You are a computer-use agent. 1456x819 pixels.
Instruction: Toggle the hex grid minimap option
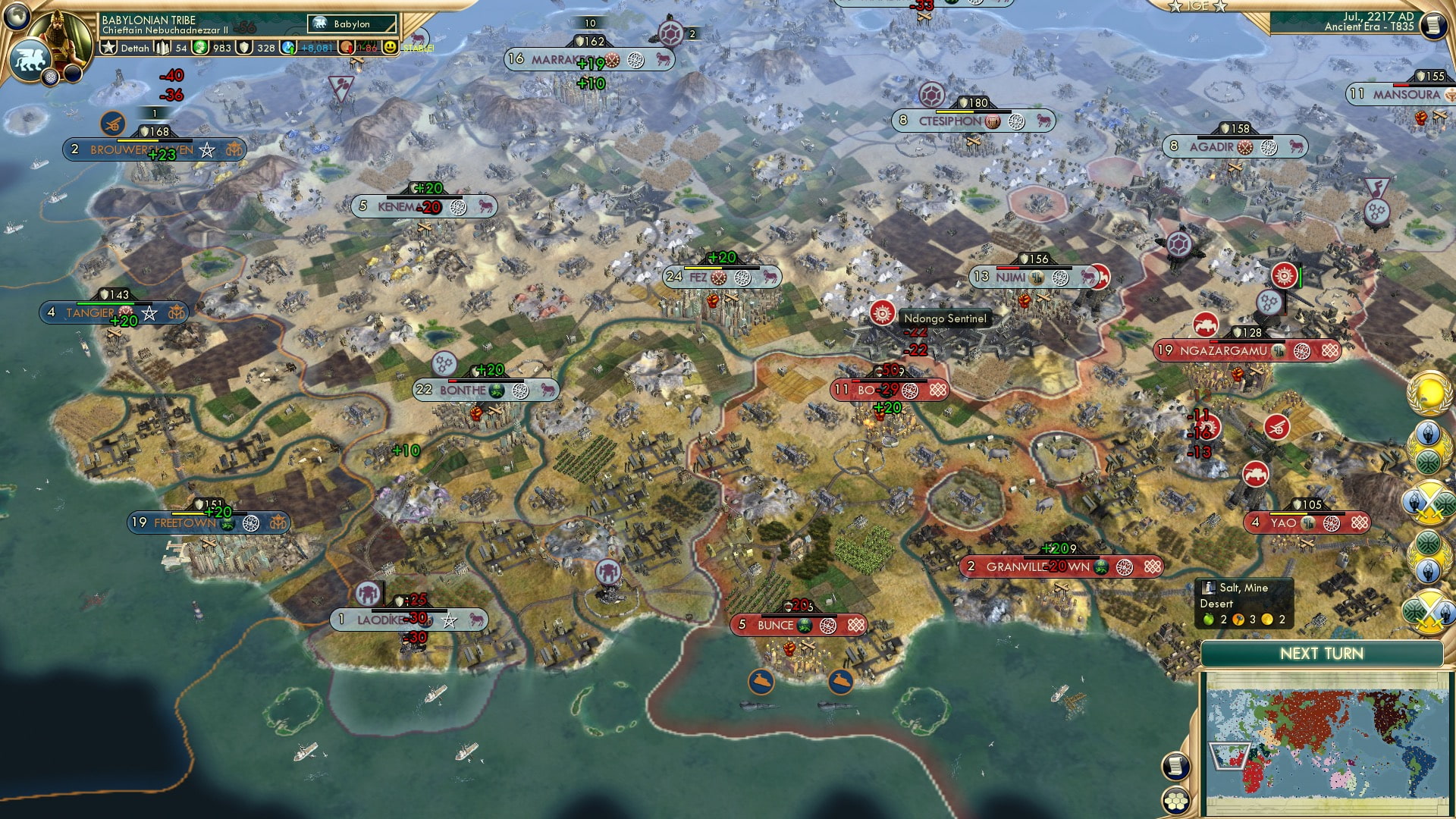(1176, 800)
